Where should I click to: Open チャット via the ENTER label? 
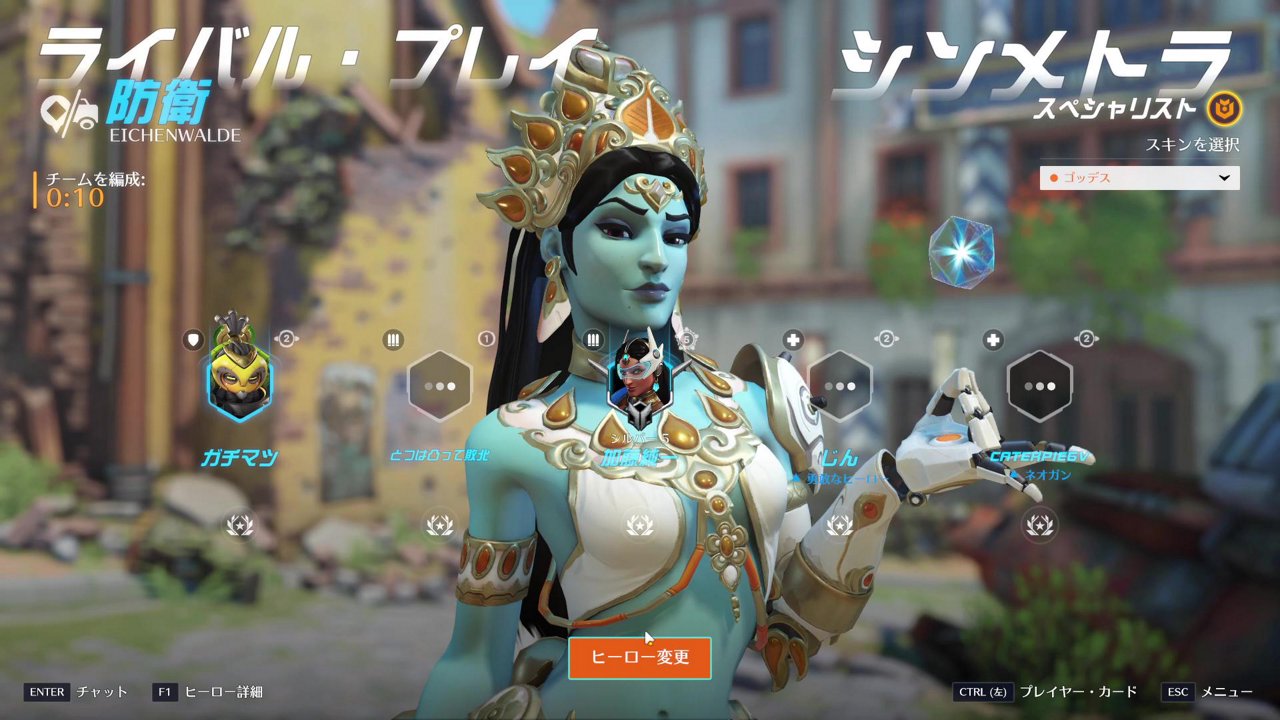pos(100,691)
